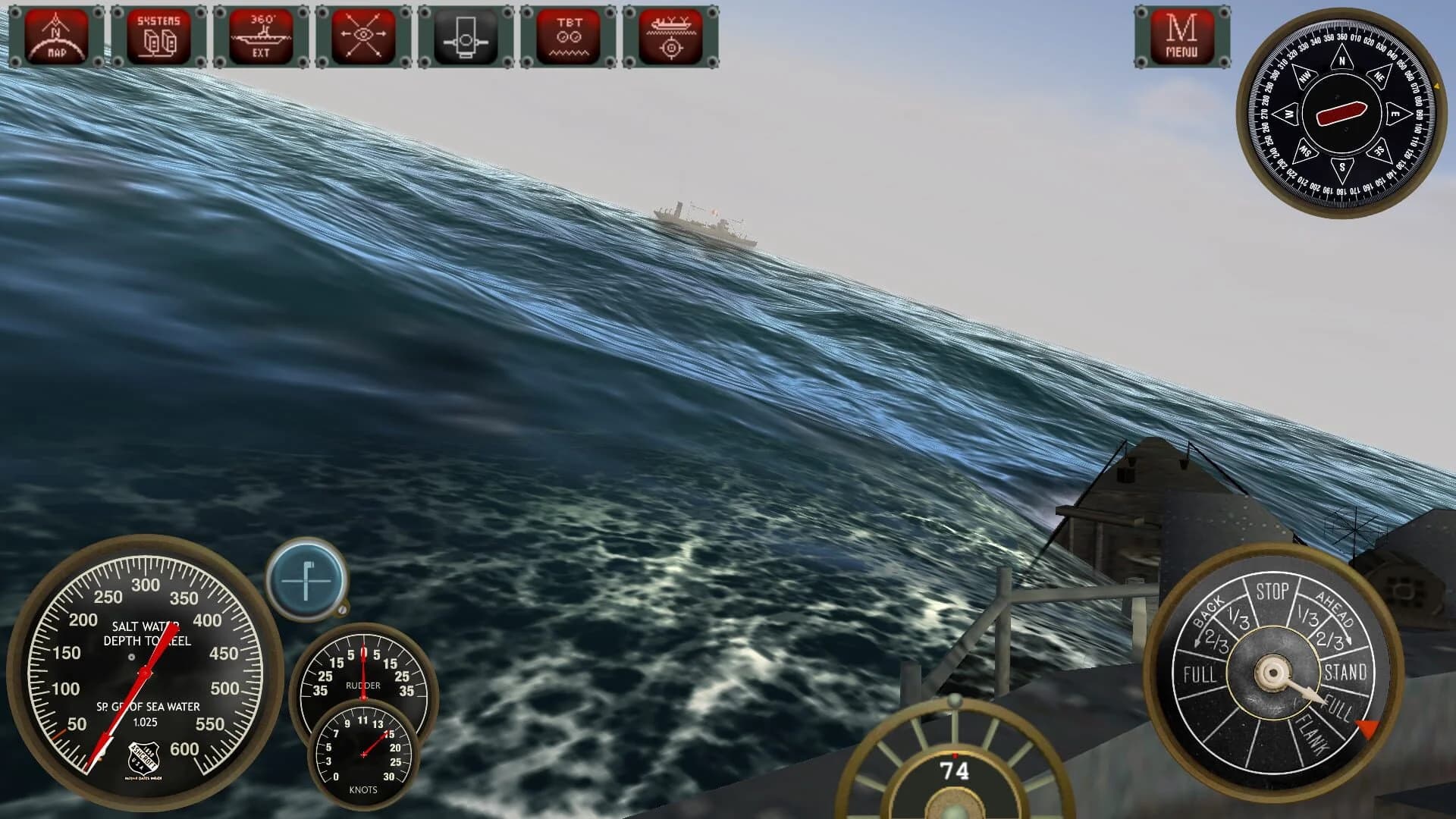Activate the periscope view icon
This screenshot has width=1456, height=819.
coord(465,36)
